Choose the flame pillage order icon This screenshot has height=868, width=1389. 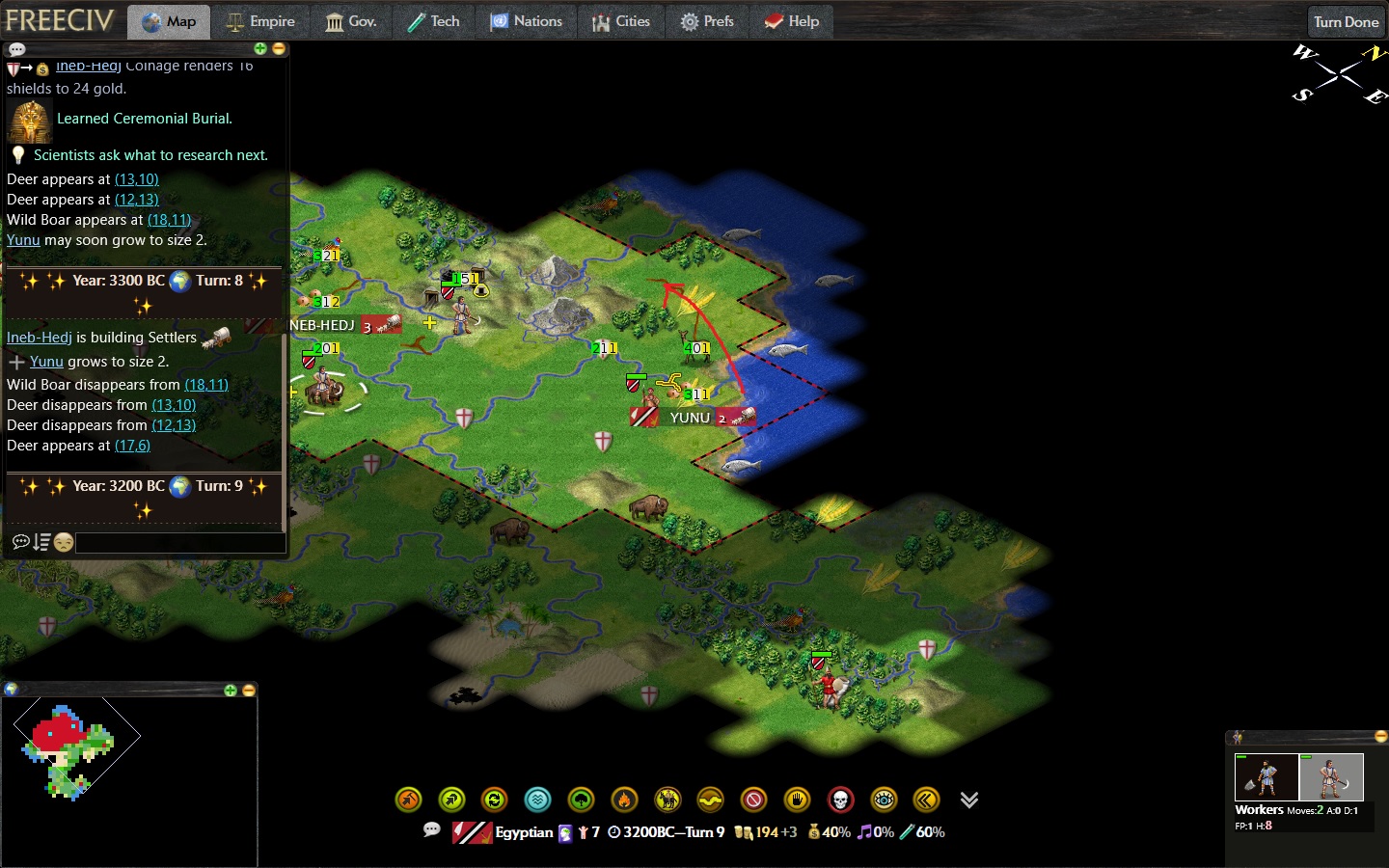click(x=624, y=800)
